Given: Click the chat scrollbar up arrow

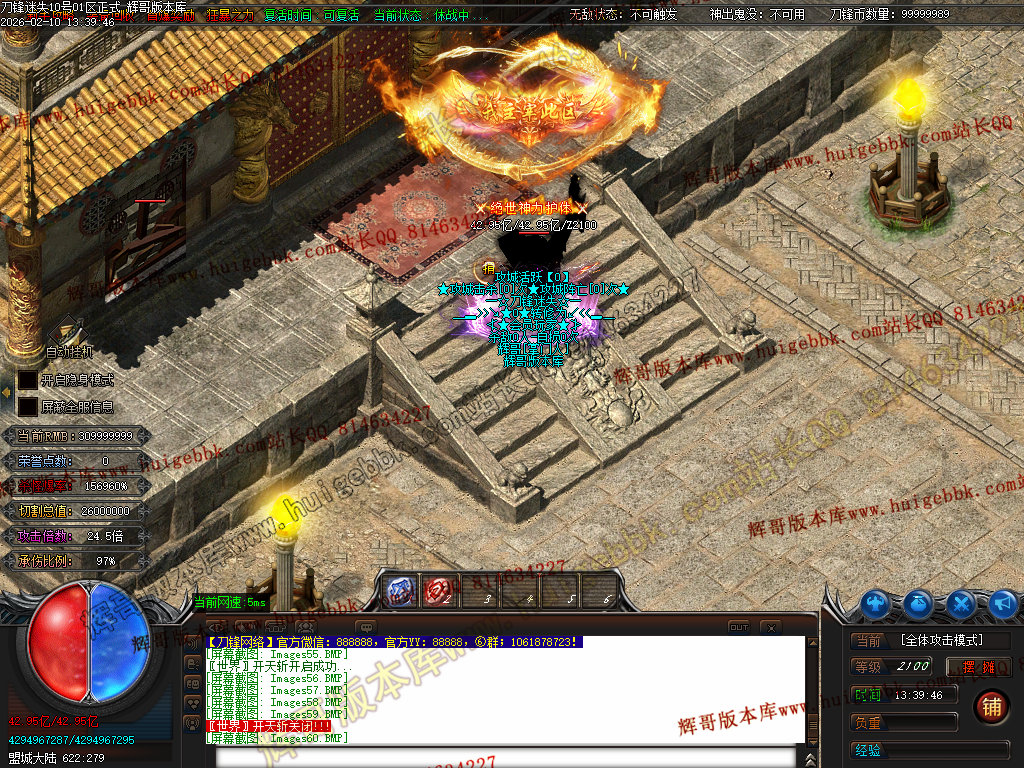Looking at the screenshot, I should coord(812,643).
